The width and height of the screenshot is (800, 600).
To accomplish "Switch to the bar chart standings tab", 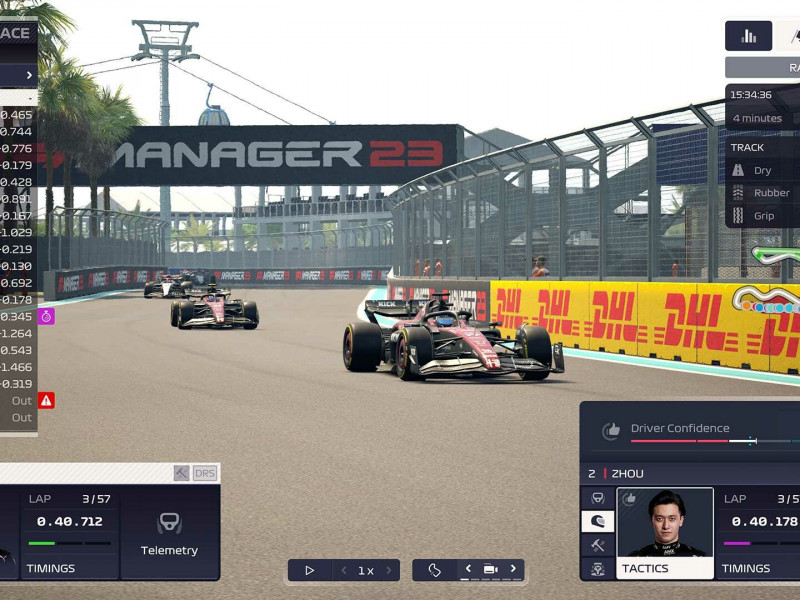I will coord(748,36).
